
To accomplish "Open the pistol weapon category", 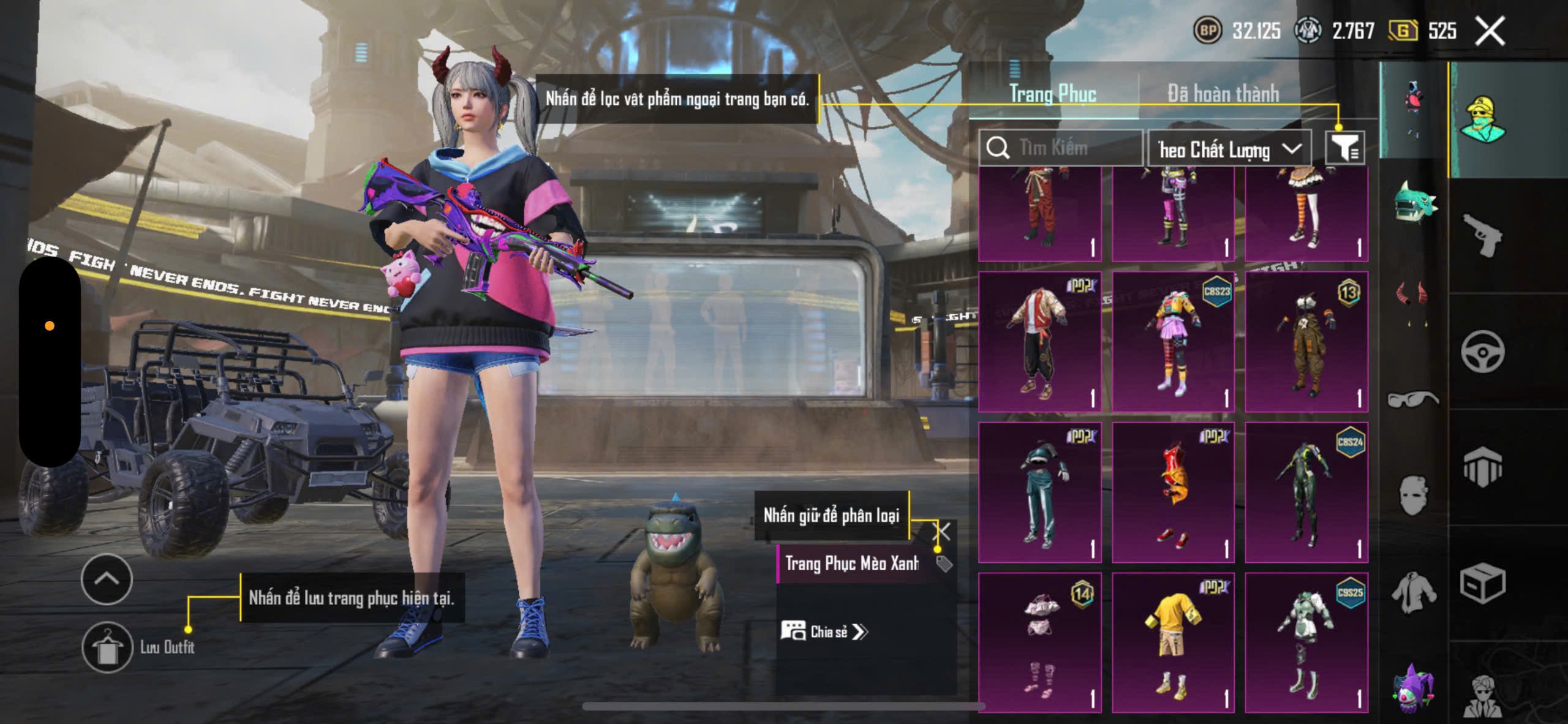I will (x=1482, y=235).
